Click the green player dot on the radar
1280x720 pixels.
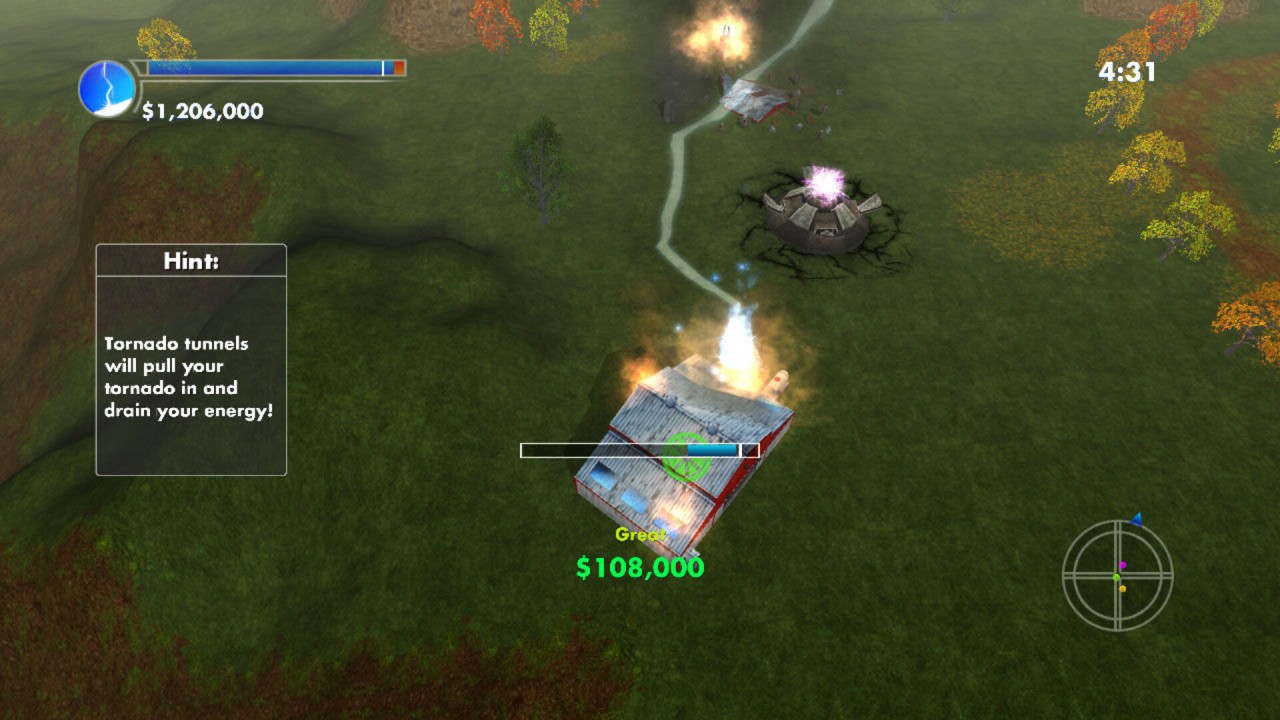pos(1116,577)
